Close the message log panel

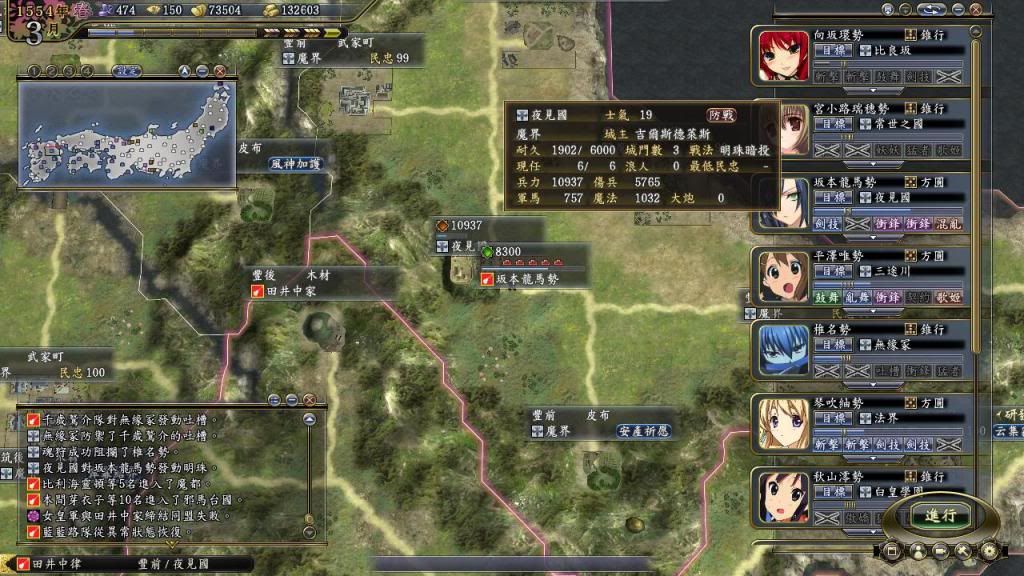pyautogui.click(x=309, y=399)
